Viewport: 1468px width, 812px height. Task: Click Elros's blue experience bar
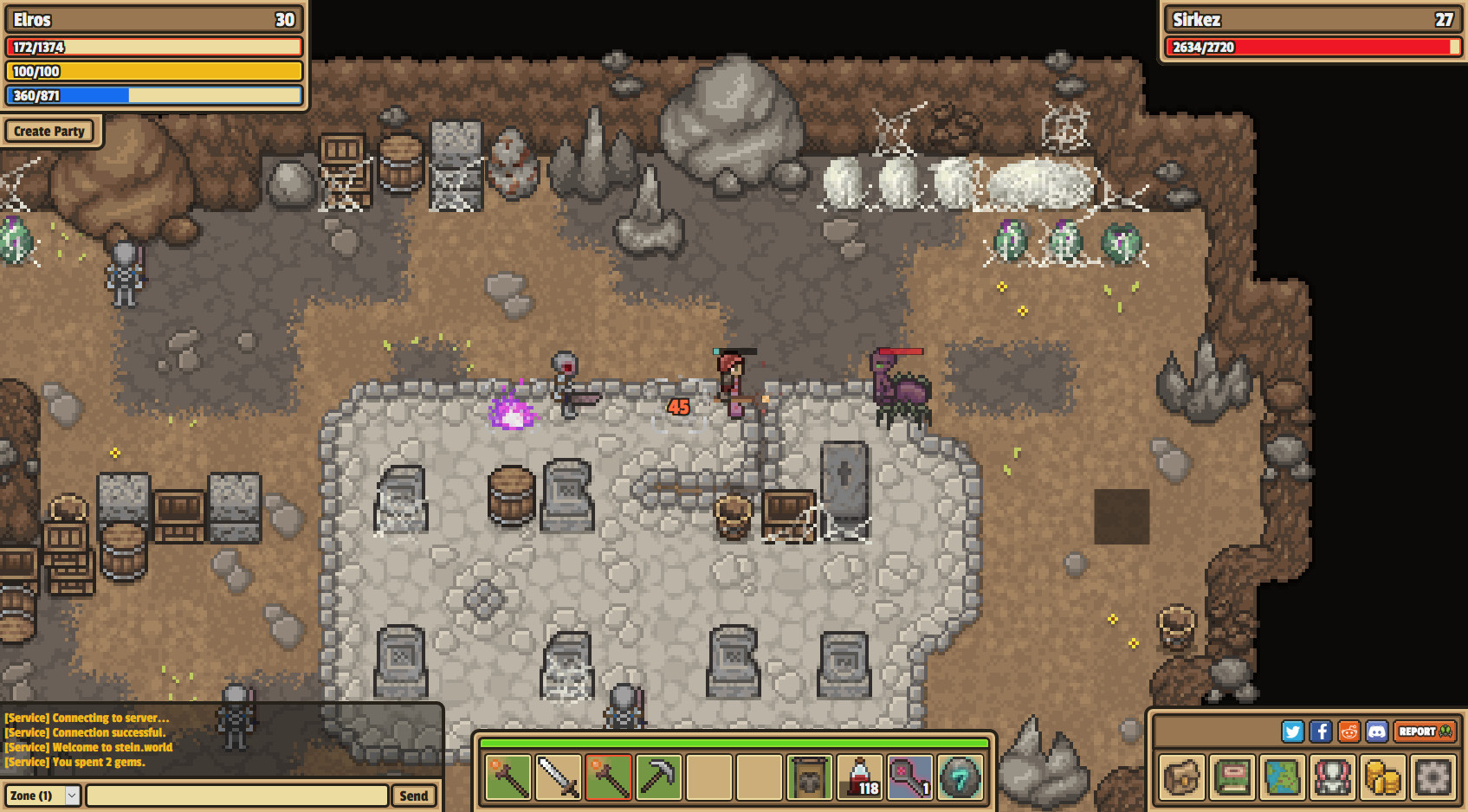click(x=153, y=95)
